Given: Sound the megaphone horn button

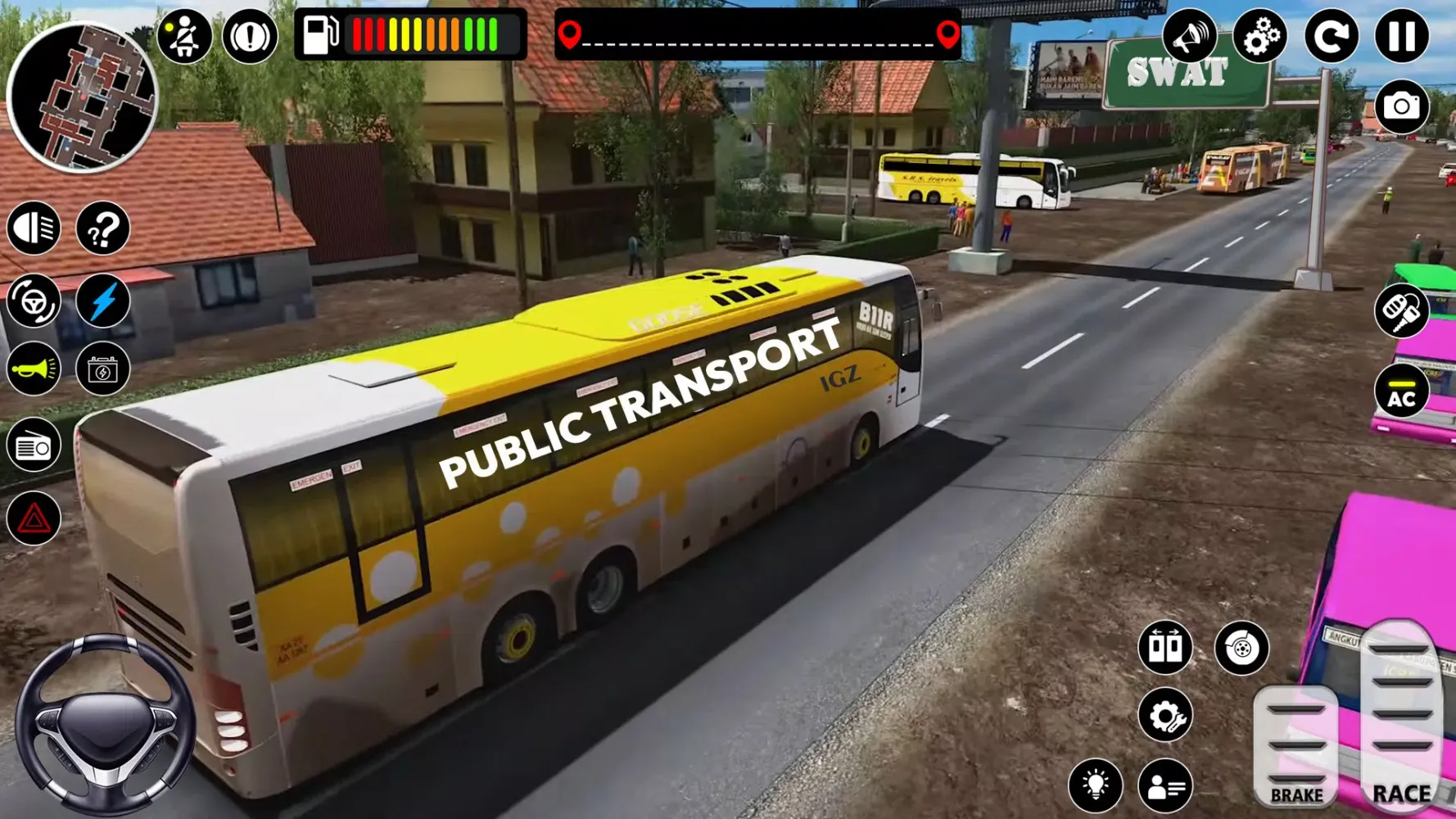Looking at the screenshot, I should pyautogui.click(x=1189, y=36).
